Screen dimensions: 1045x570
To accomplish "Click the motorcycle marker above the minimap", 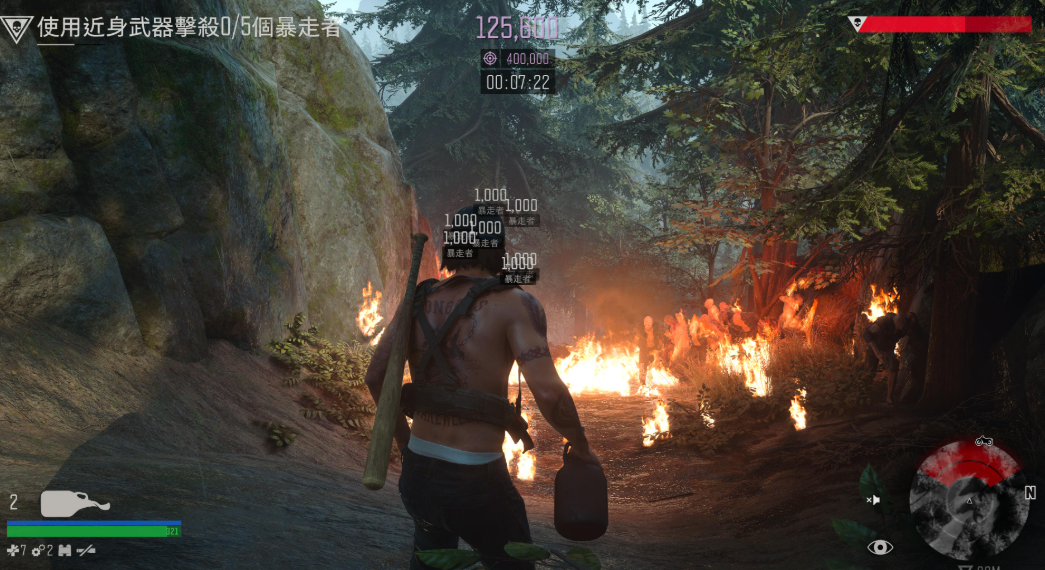I will click(983, 441).
